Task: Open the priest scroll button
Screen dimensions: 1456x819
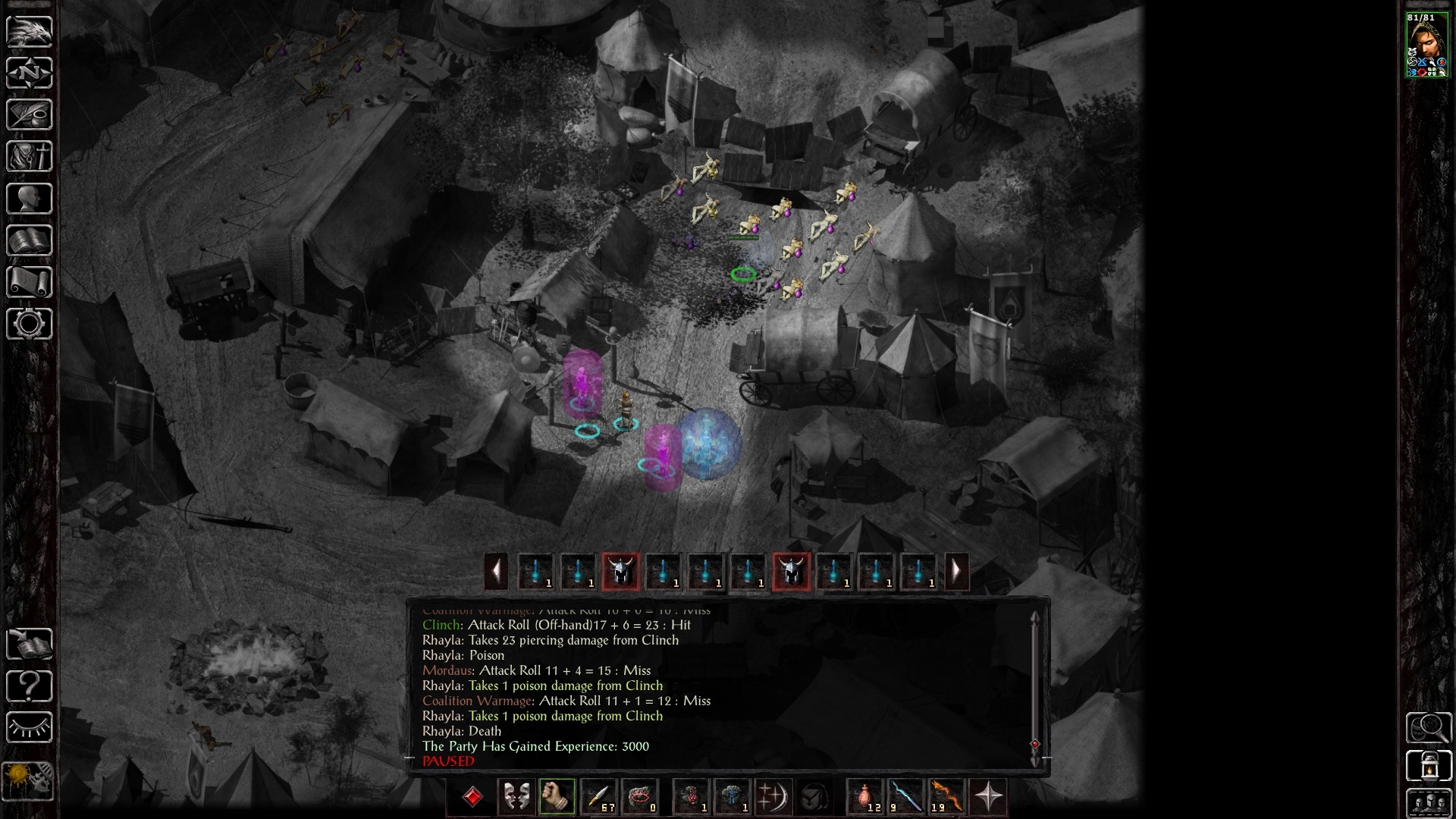Action: pyautogui.click(x=30, y=282)
